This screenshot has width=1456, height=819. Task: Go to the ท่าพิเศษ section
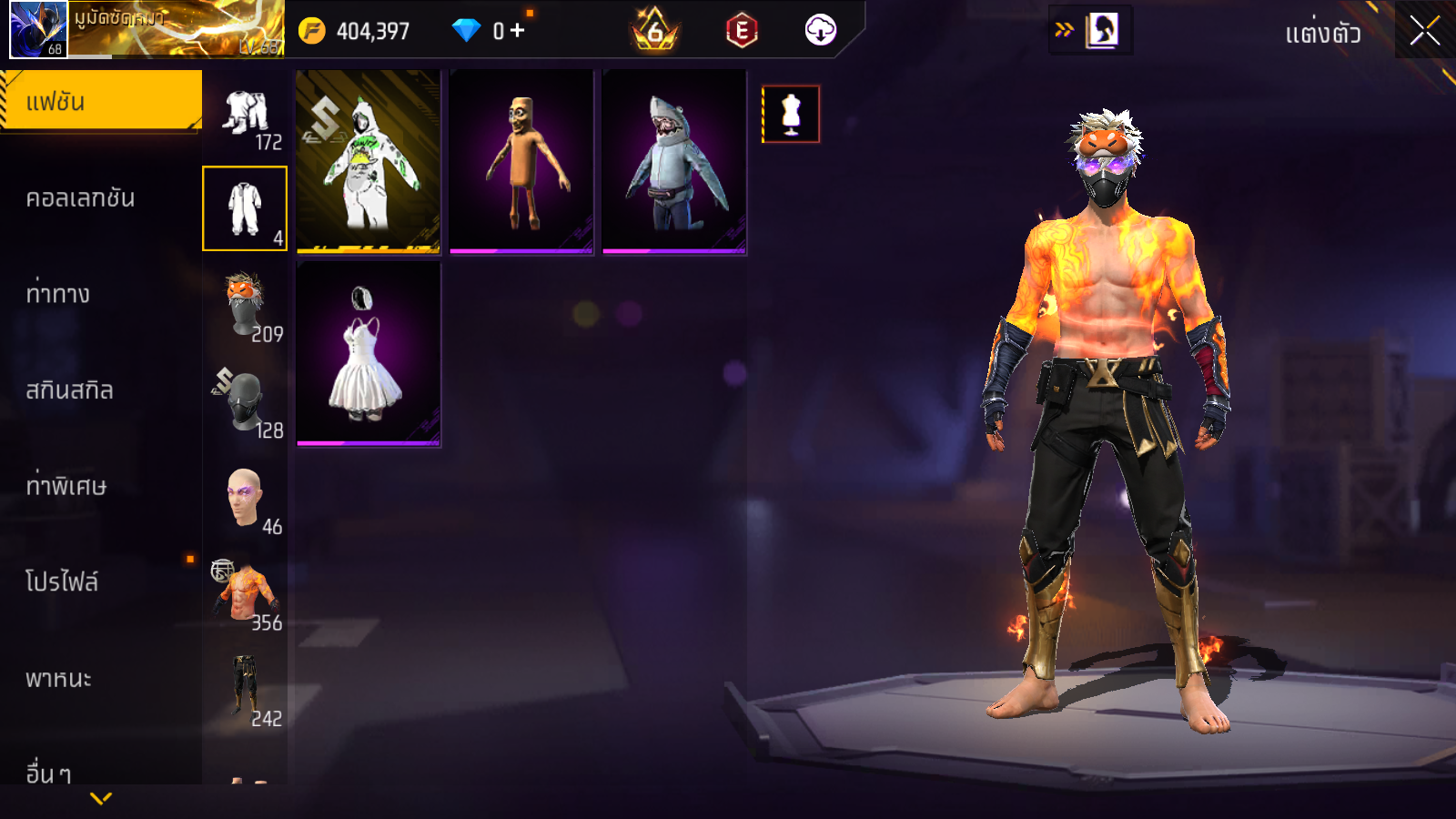(x=66, y=486)
